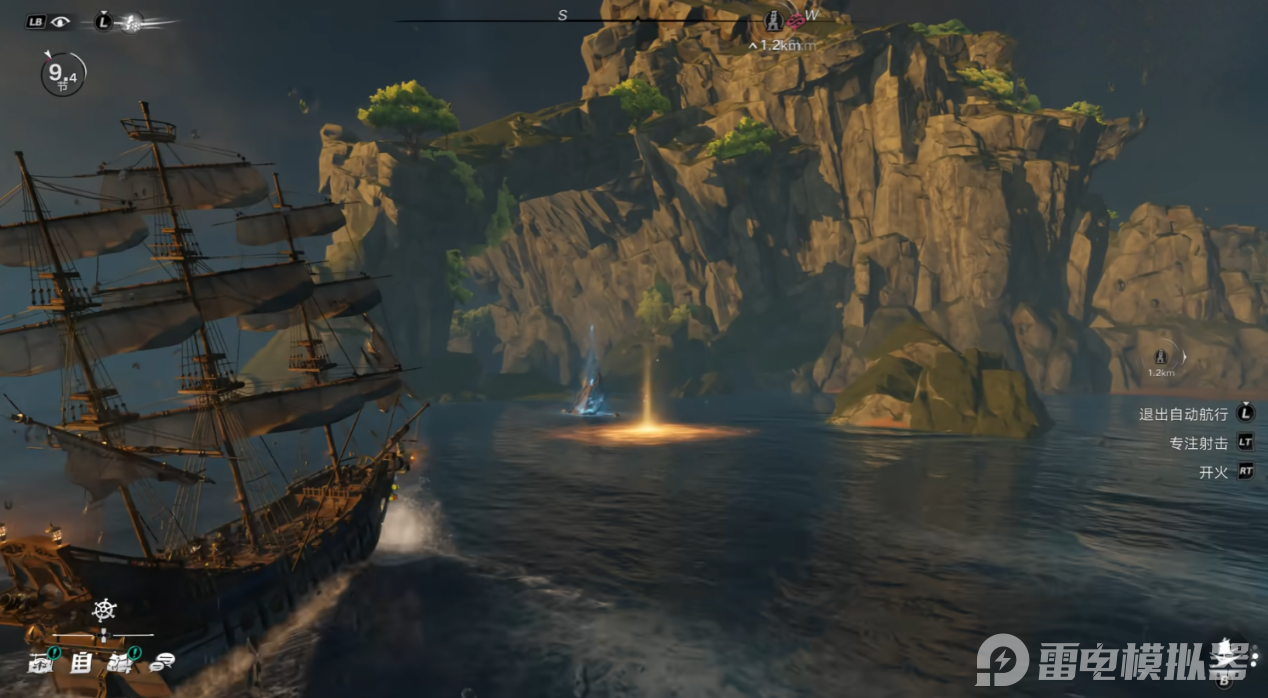Click the ship's wheel helm icon
Image resolution: width=1268 pixels, height=698 pixels.
104,609
